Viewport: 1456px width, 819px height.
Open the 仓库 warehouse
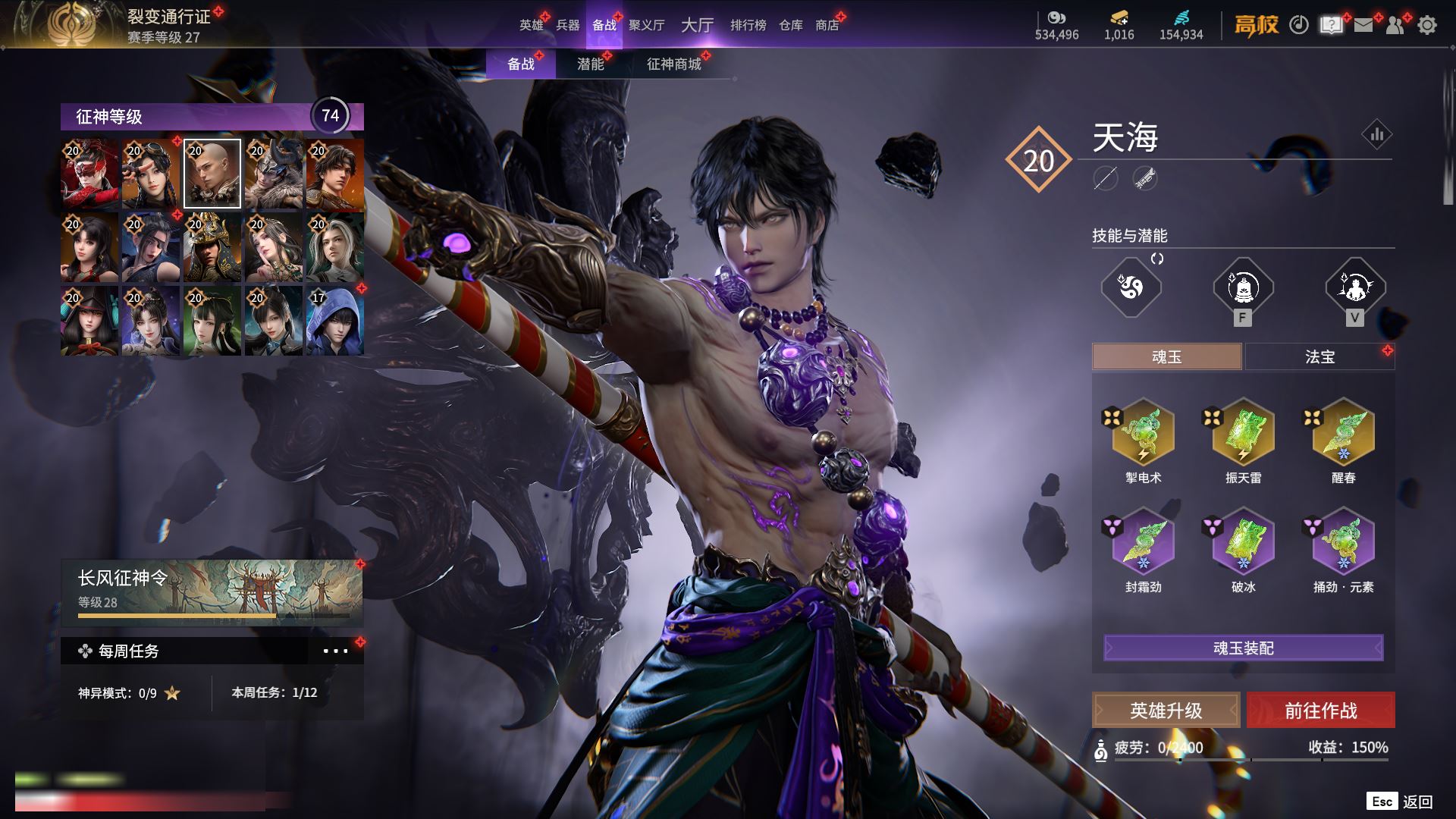coord(790,25)
